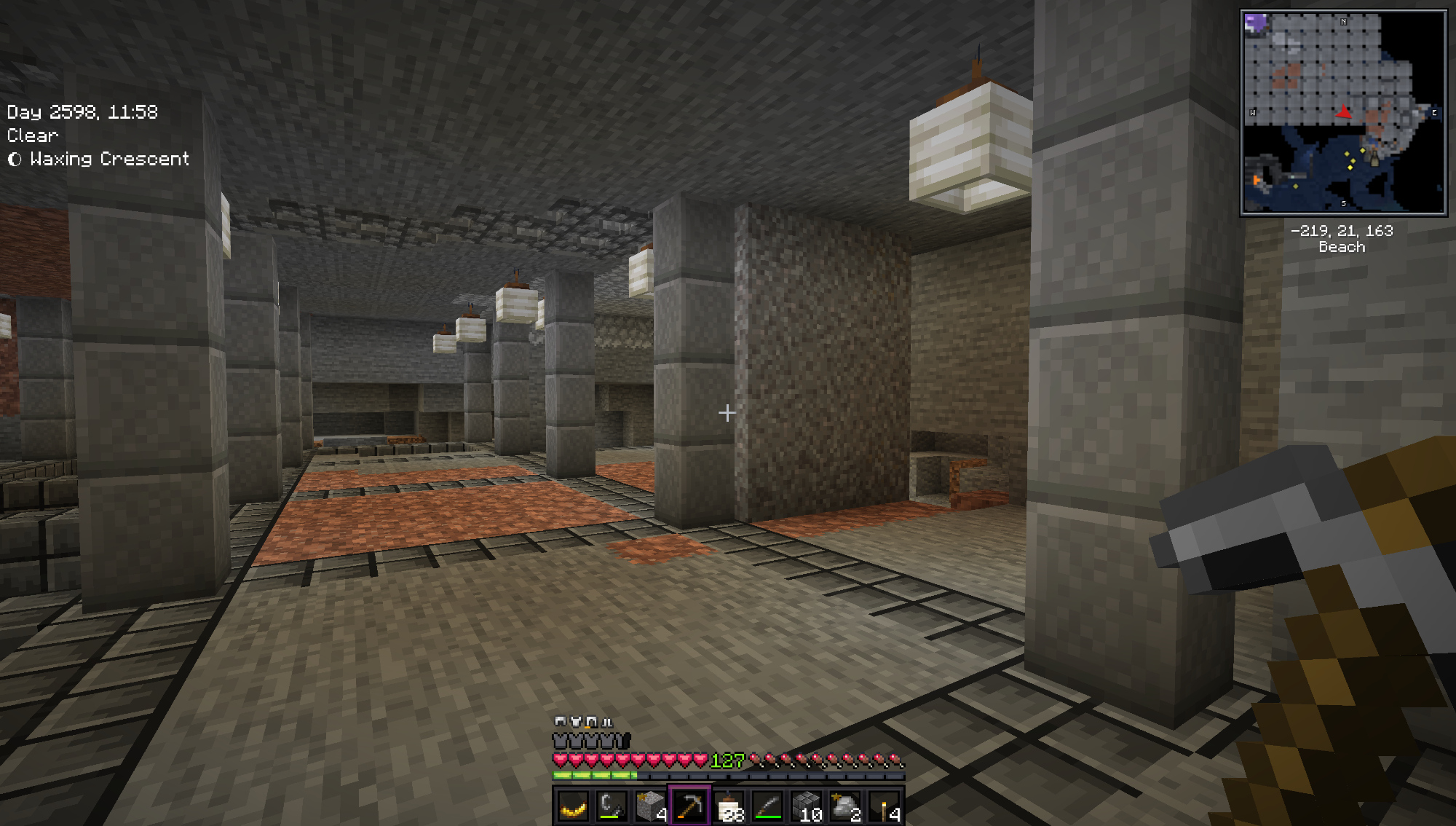Pick the hanging white lantern stack
This screenshot has width=1456, height=826.
729,806
